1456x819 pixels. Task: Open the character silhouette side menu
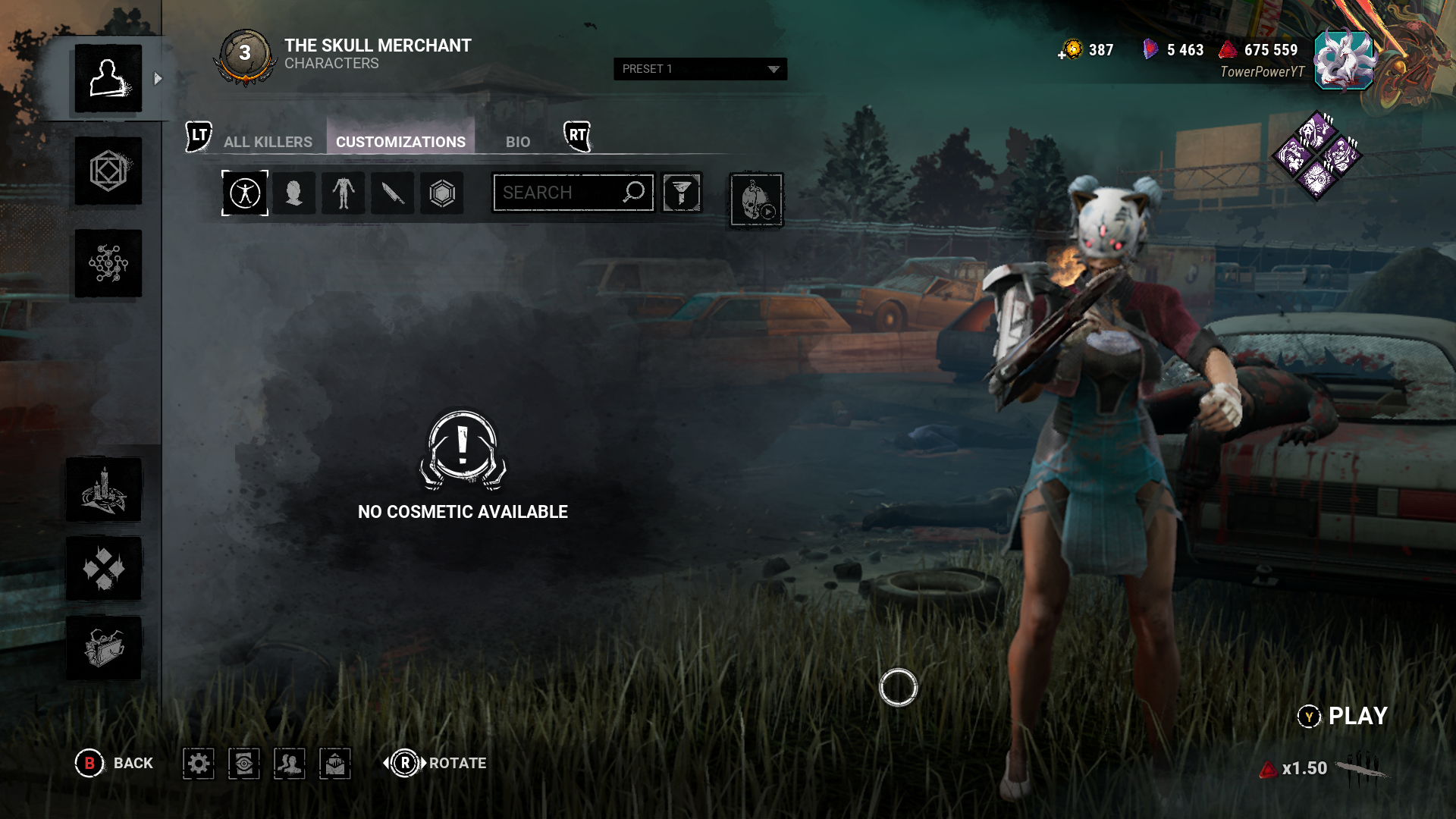point(108,79)
